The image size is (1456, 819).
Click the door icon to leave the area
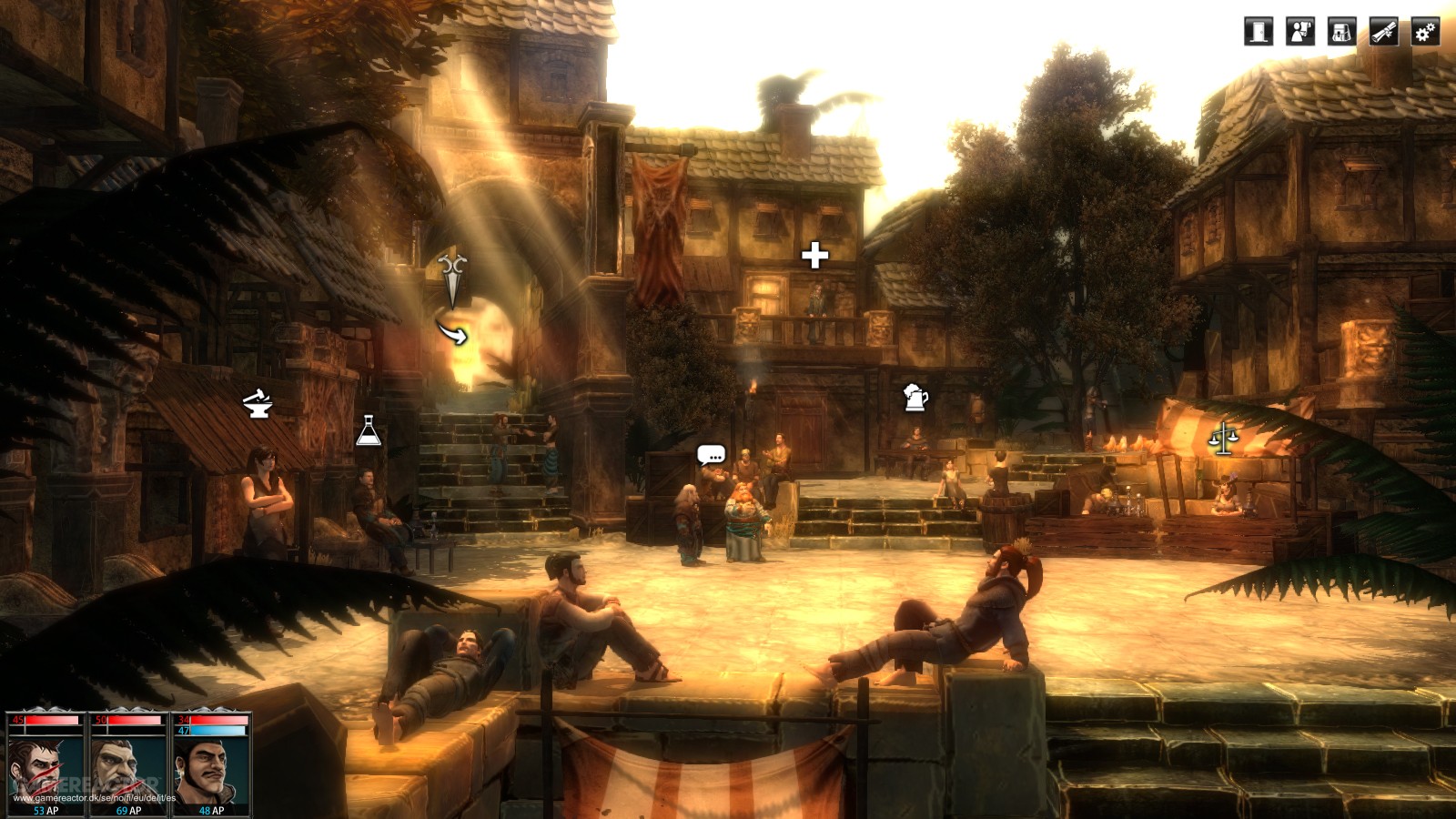pos(1258,33)
